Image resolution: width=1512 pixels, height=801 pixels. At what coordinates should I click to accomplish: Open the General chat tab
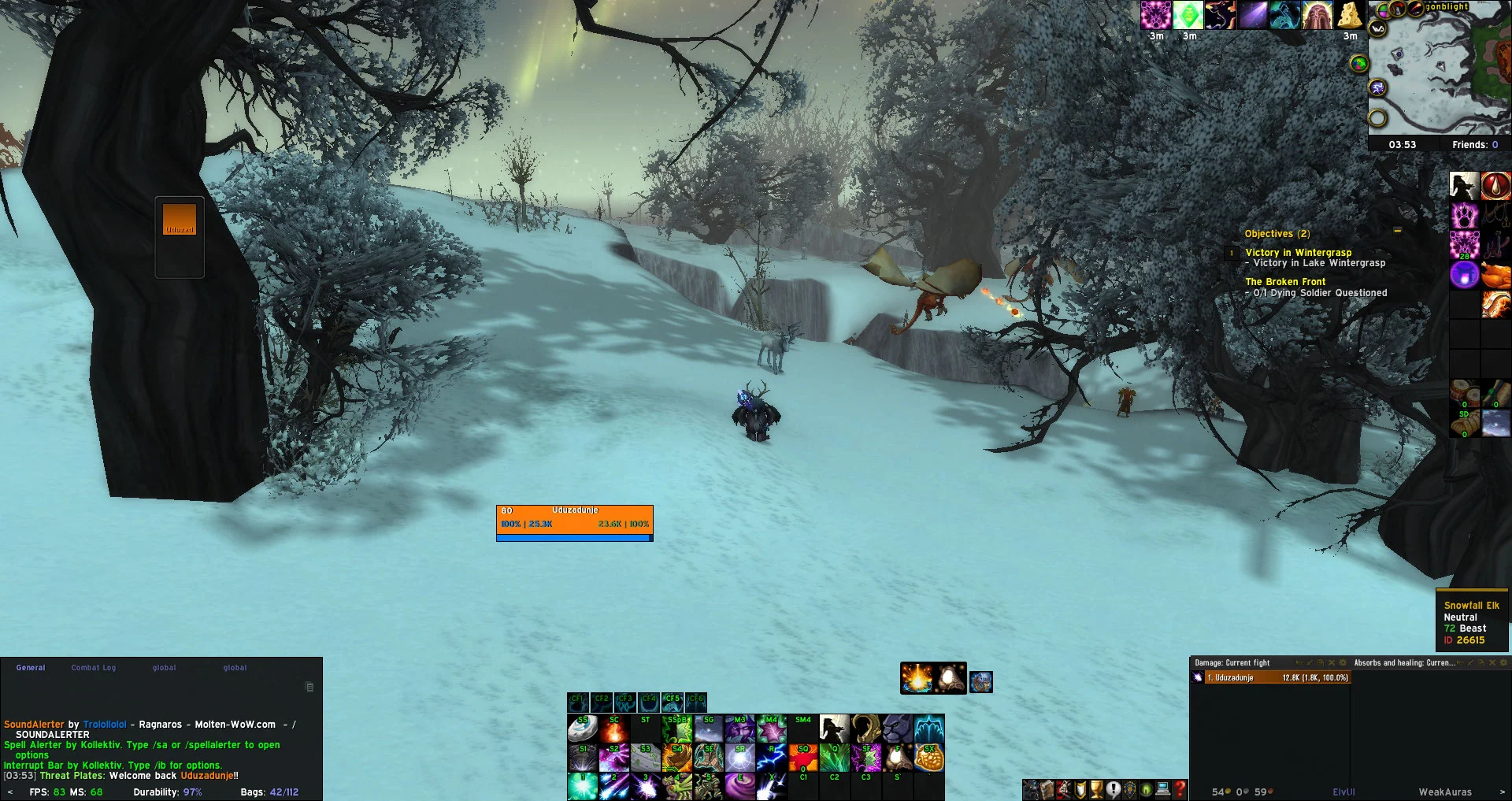31,668
